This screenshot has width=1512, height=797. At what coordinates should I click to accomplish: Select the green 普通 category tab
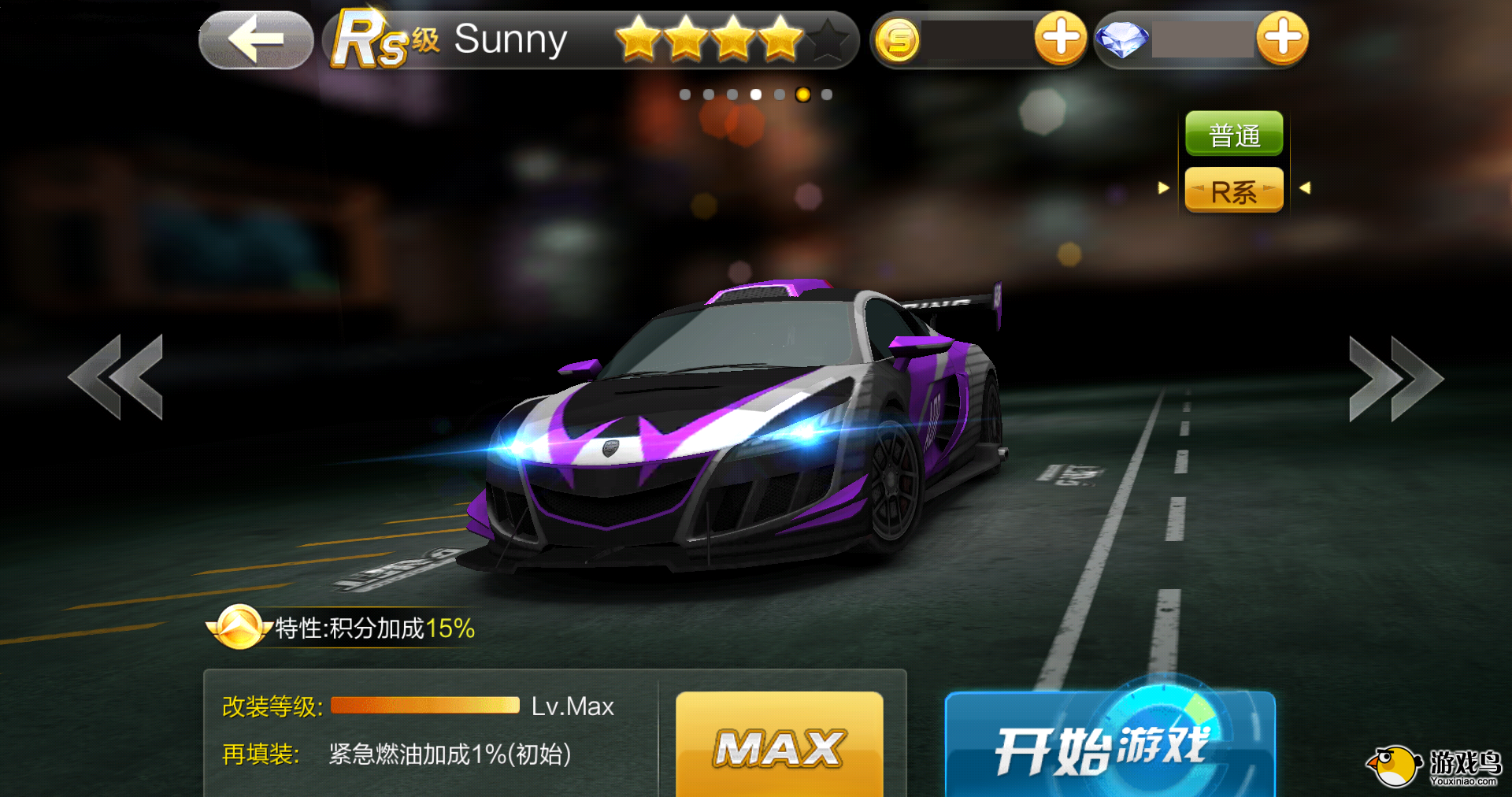point(1234,135)
